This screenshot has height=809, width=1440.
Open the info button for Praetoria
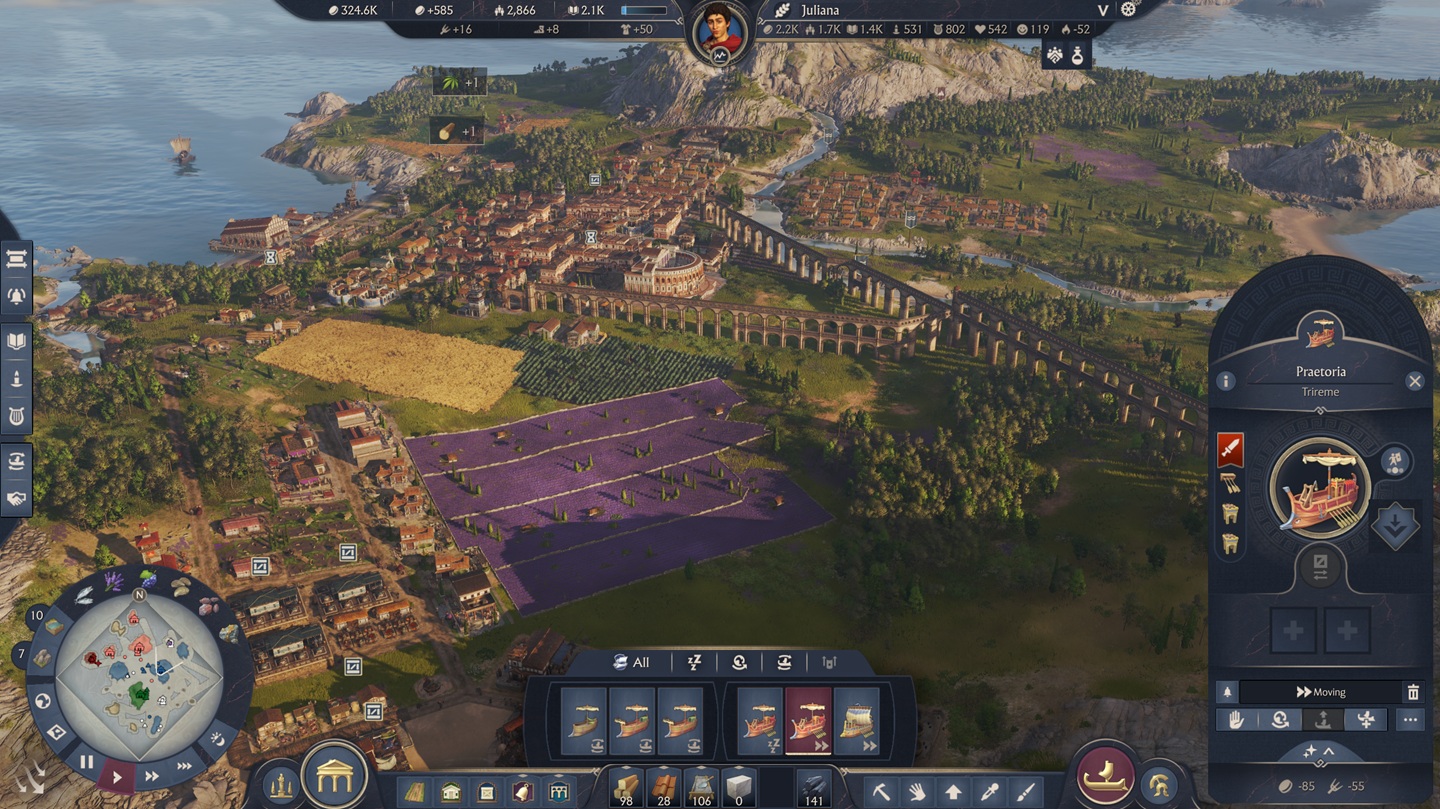[1226, 381]
